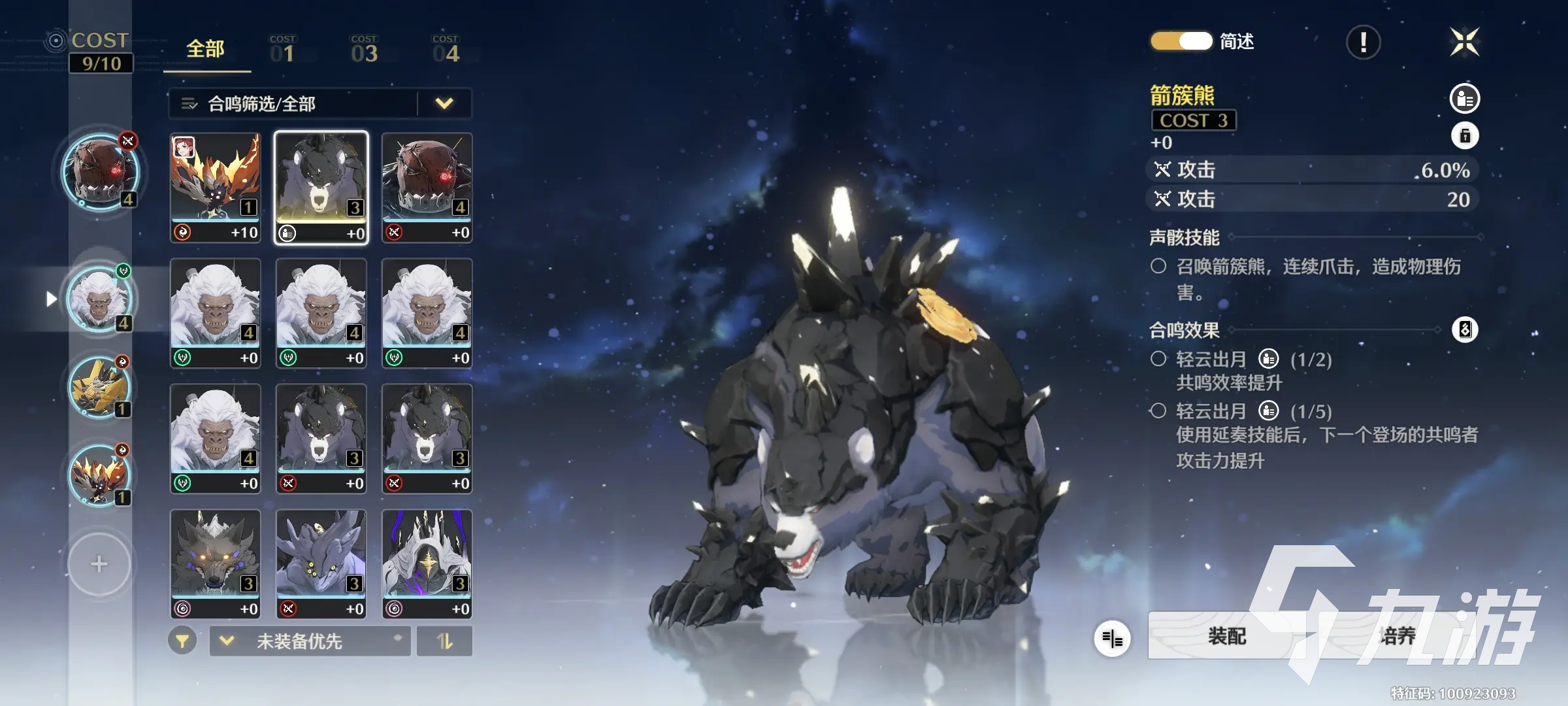Select the hooded white-robed echo in the grid
This screenshot has width=1568, height=706.
point(427,563)
